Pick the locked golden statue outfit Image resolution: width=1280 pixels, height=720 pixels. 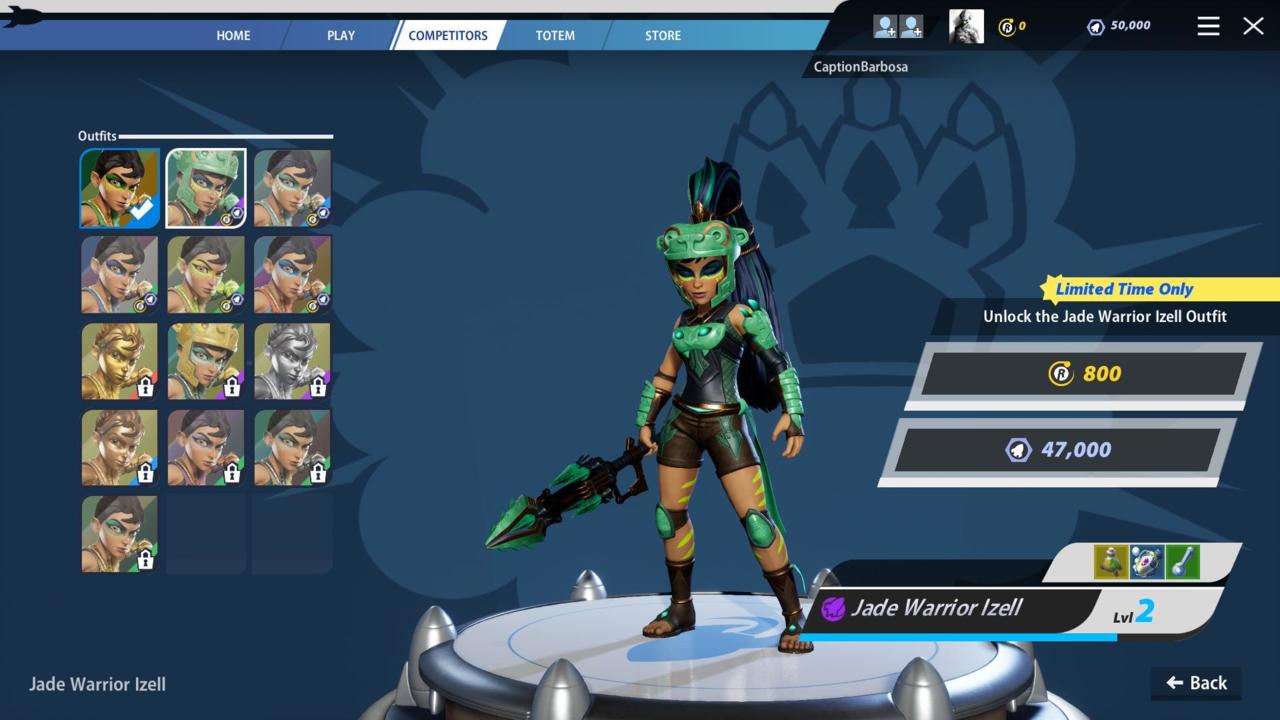click(x=120, y=361)
